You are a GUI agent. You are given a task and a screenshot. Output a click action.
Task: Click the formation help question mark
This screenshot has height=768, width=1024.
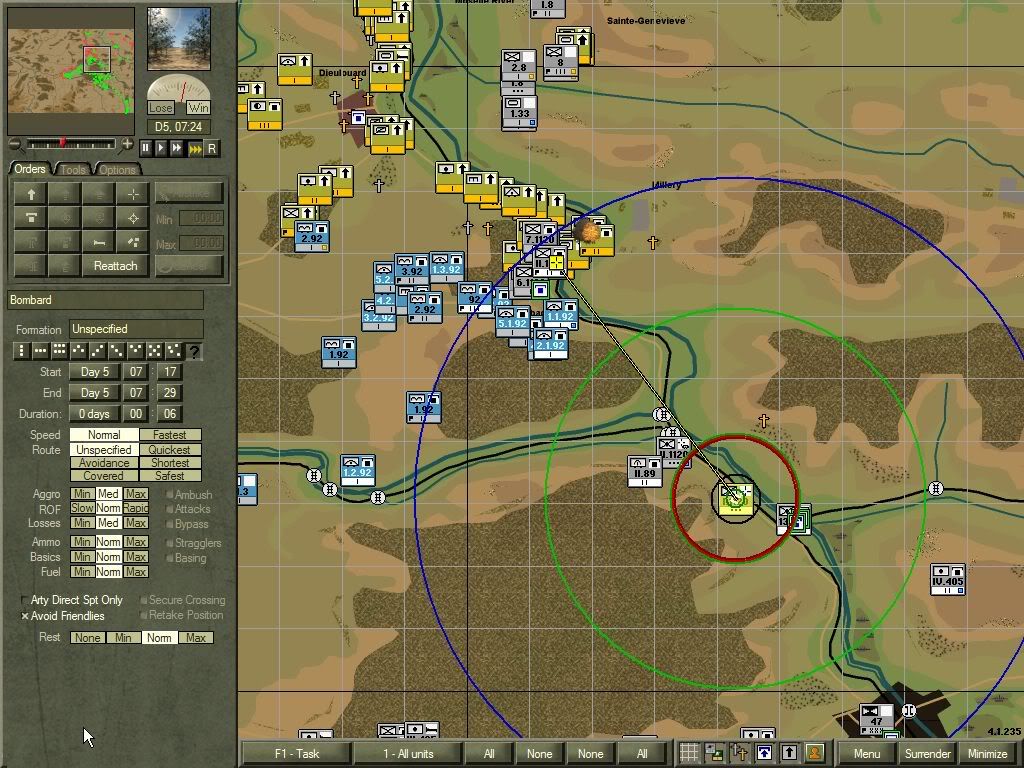click(194, 351)
